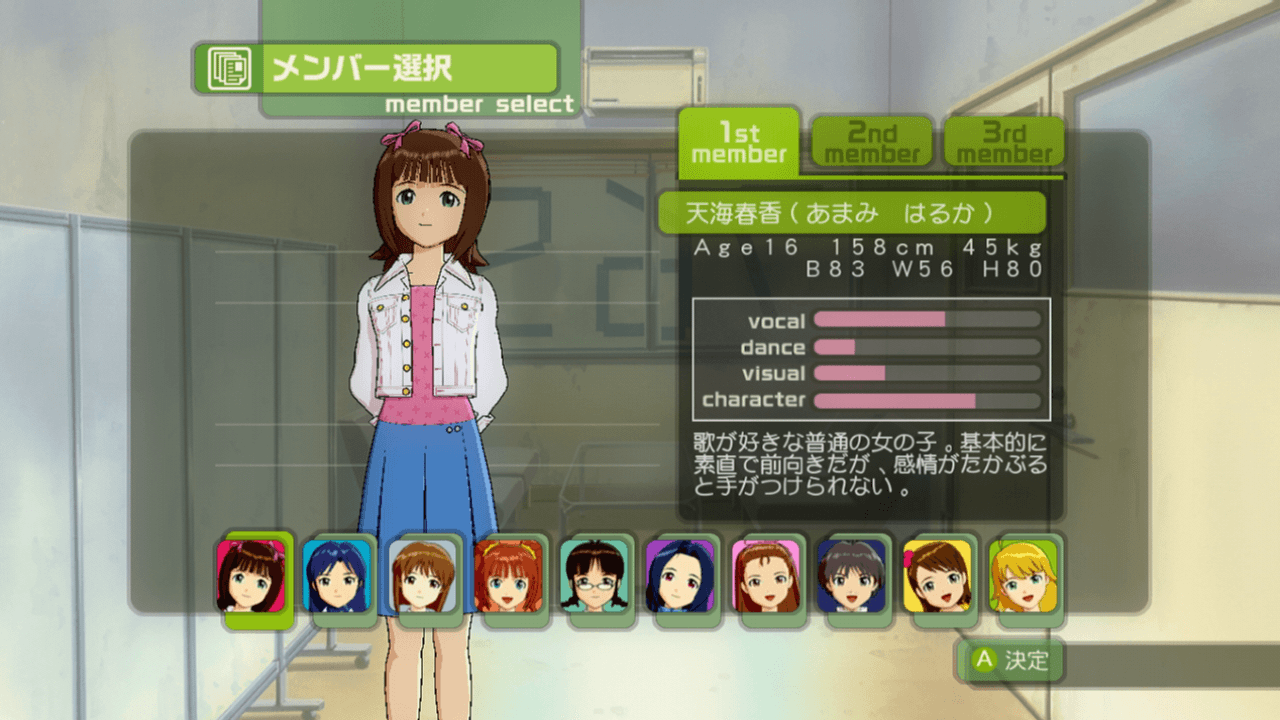Pick the short brown-haired girl on grey-blue background

tap(423, 576)
